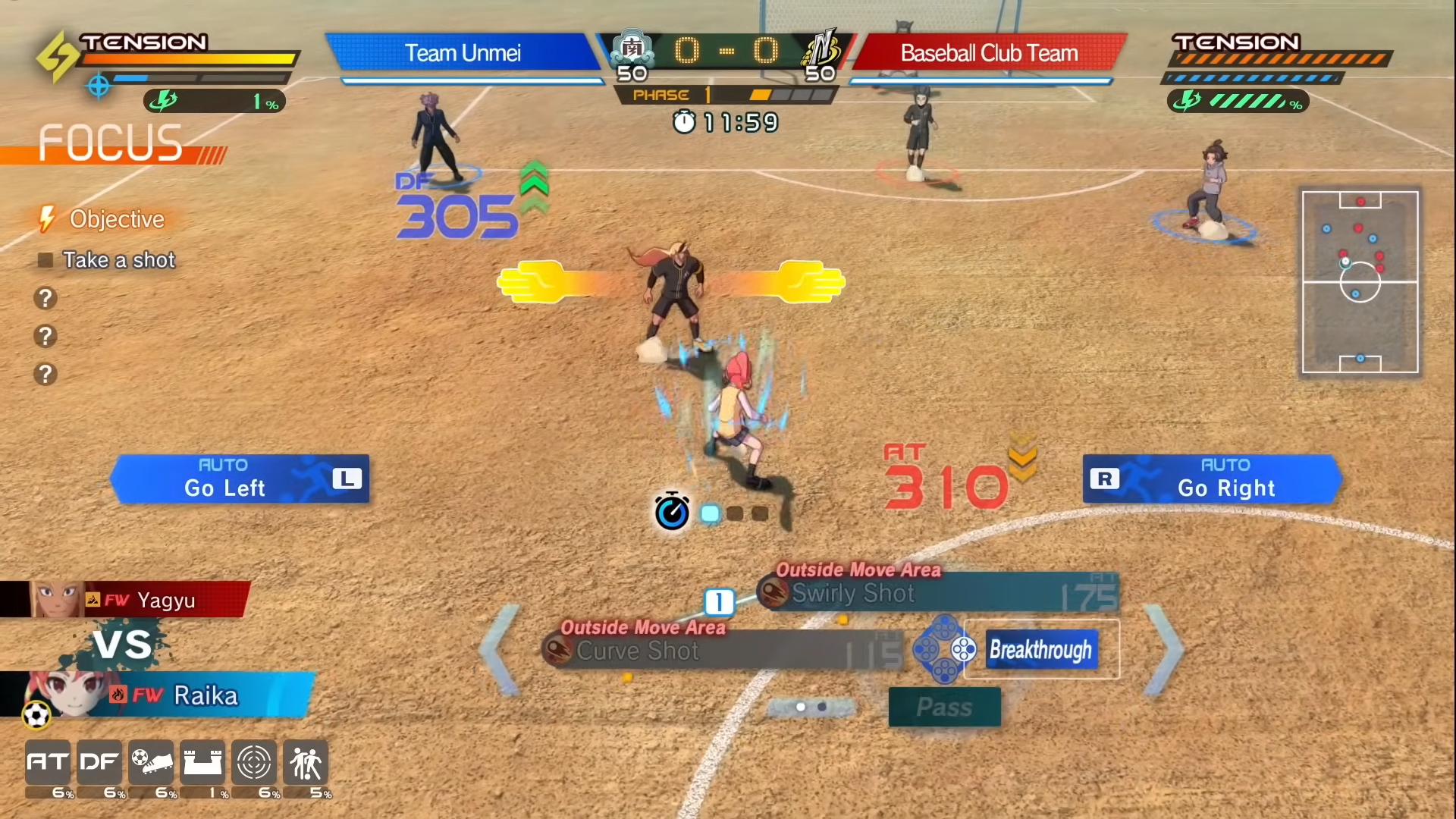Choose the Auto Go Left option
Viewport: 1456px width, 819px height.
pyautogui.click(x=240, y=479)
